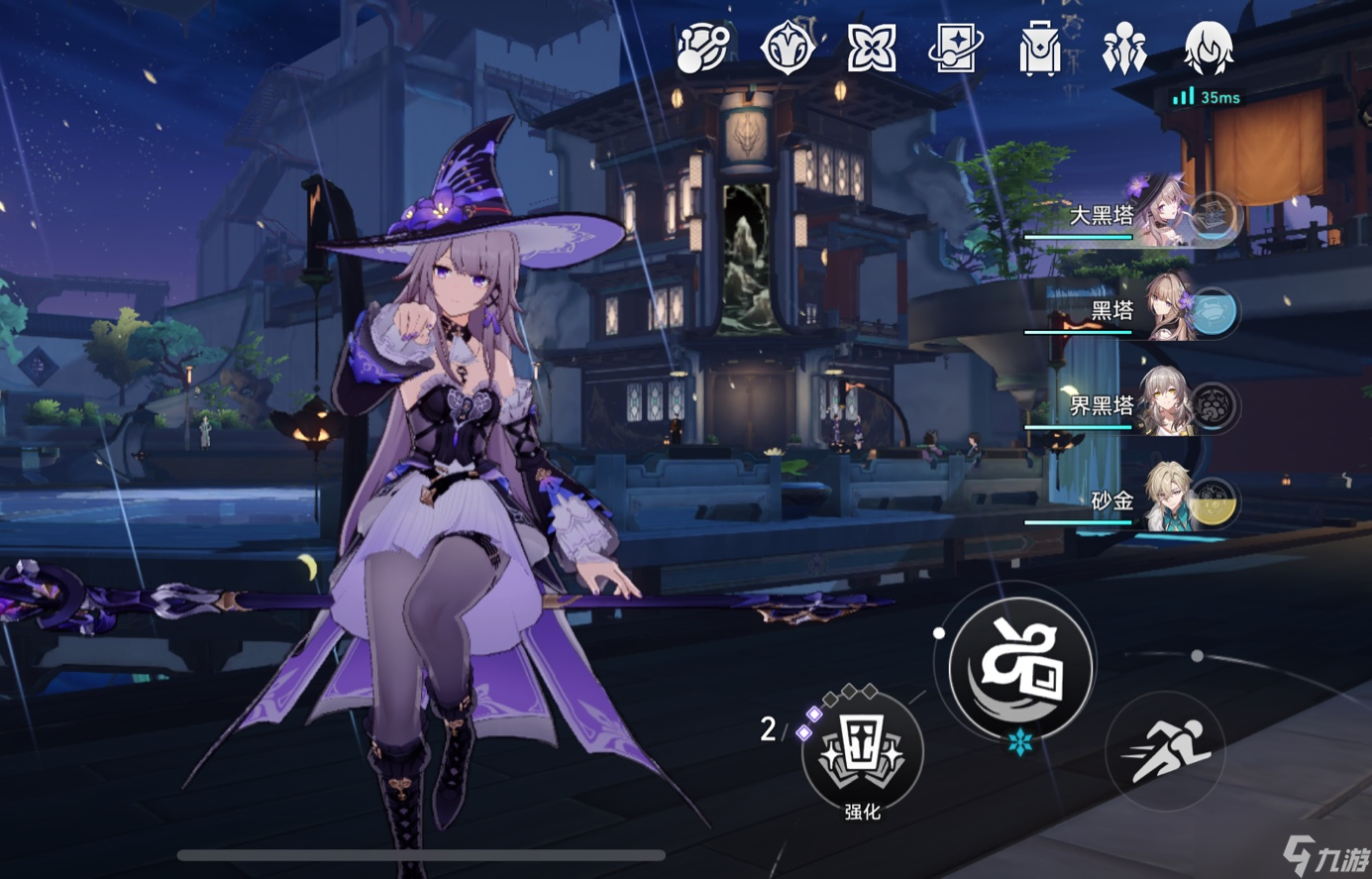Screen dimensions: 1372x879
Task: Tap the 35ms ping readout
Action: [x=1218, y=98]
